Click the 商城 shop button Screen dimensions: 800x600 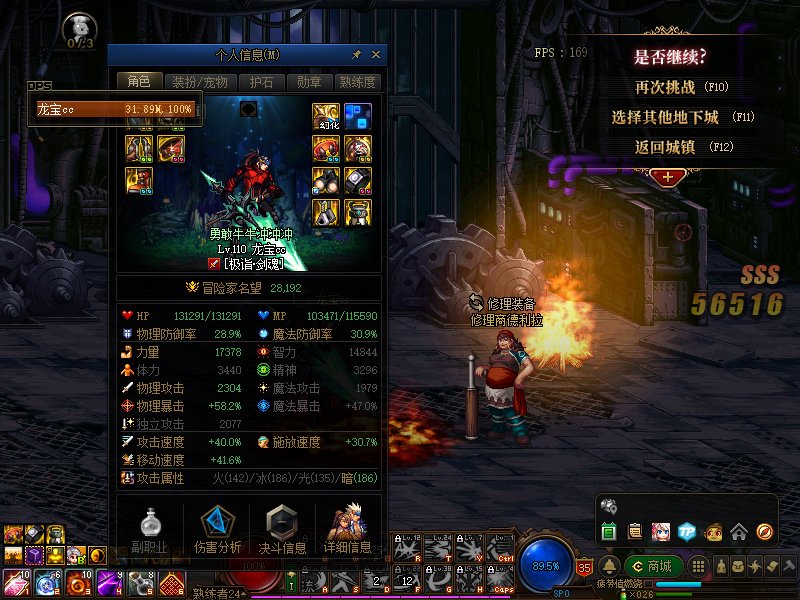(652, 567)
